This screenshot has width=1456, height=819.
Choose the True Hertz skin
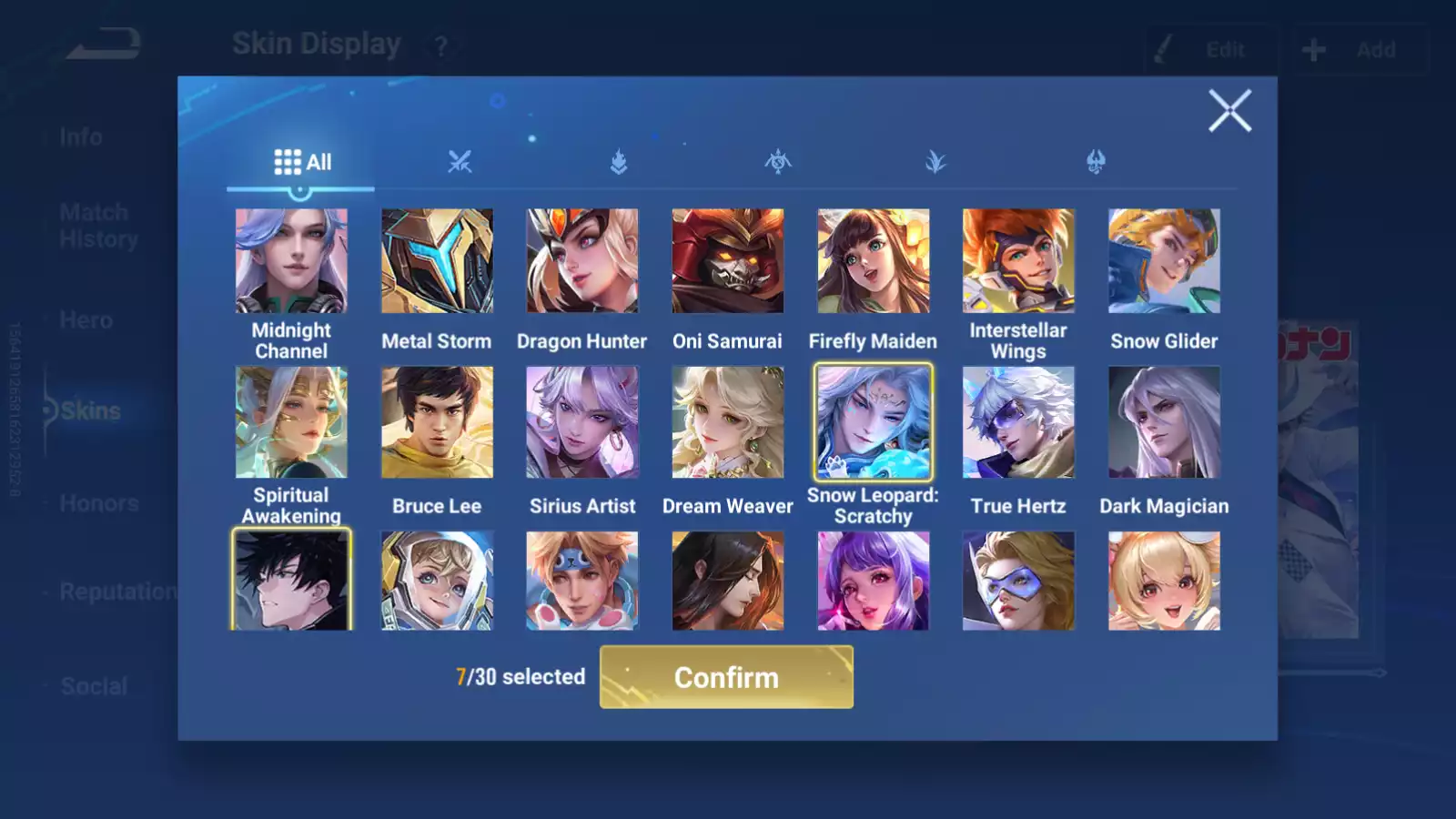pos(1018,422)
